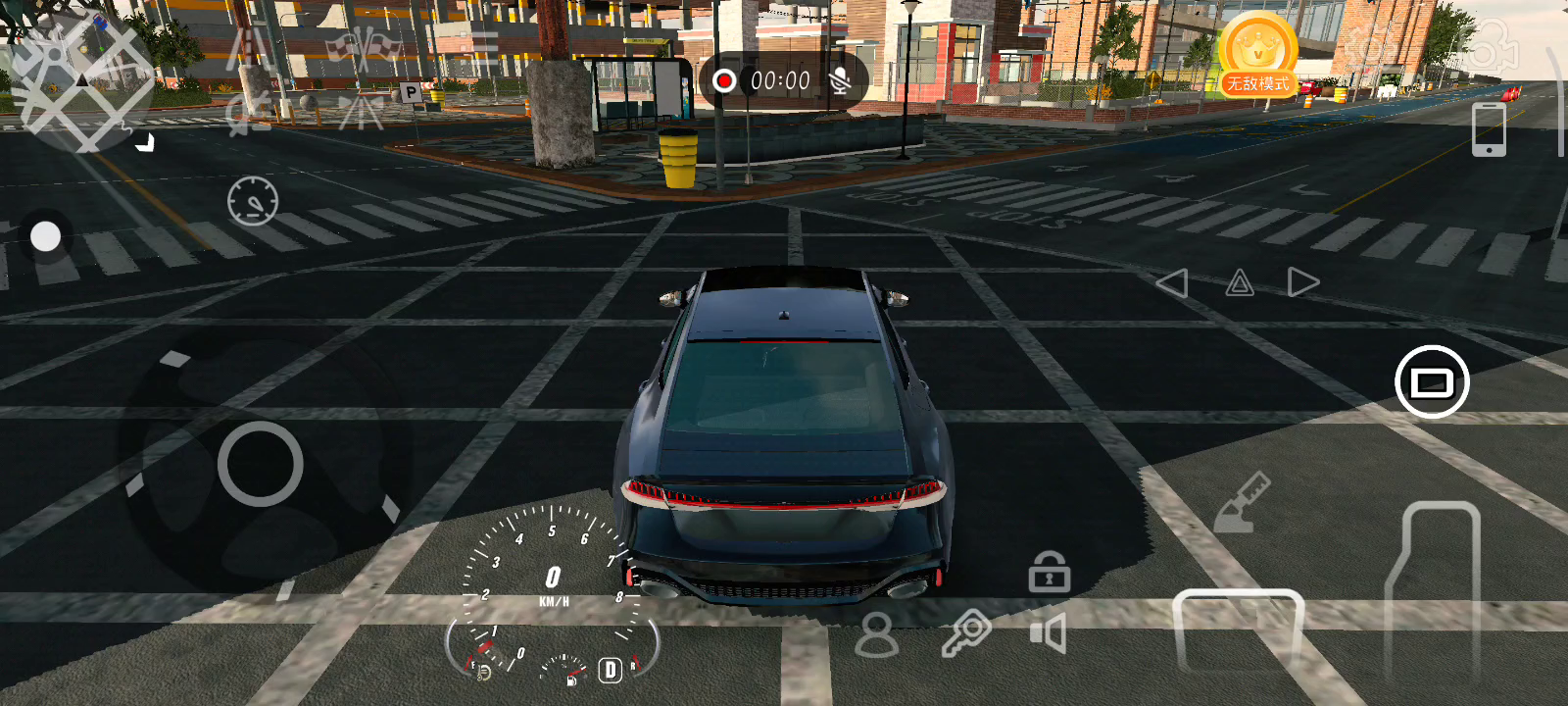Image resolution: width=1568 pixels, height=706 pixels.
Task: Toggle the muted microphone icon
Action: (840, 80)
